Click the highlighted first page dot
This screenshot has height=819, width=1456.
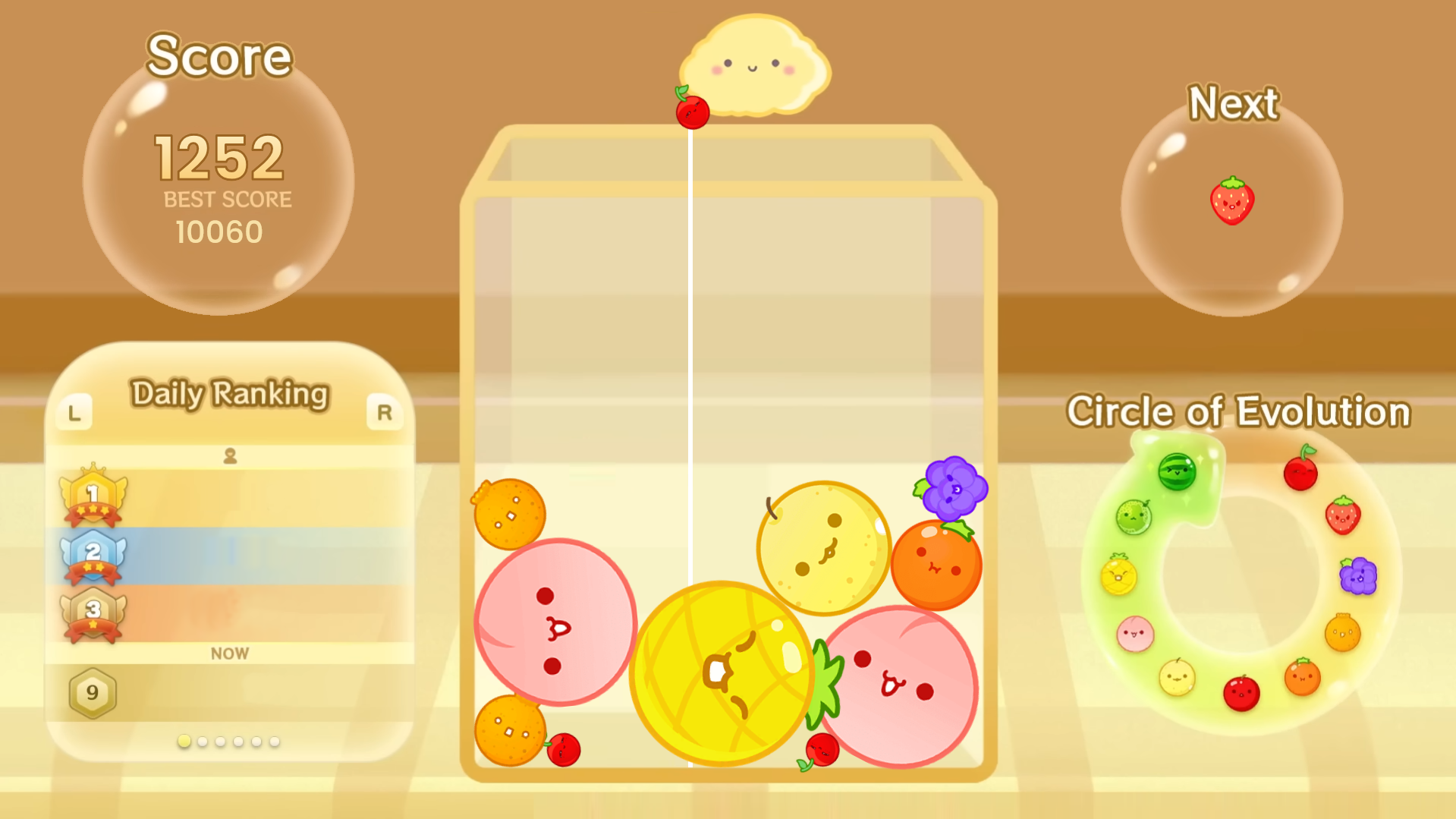tap(184, 742)
